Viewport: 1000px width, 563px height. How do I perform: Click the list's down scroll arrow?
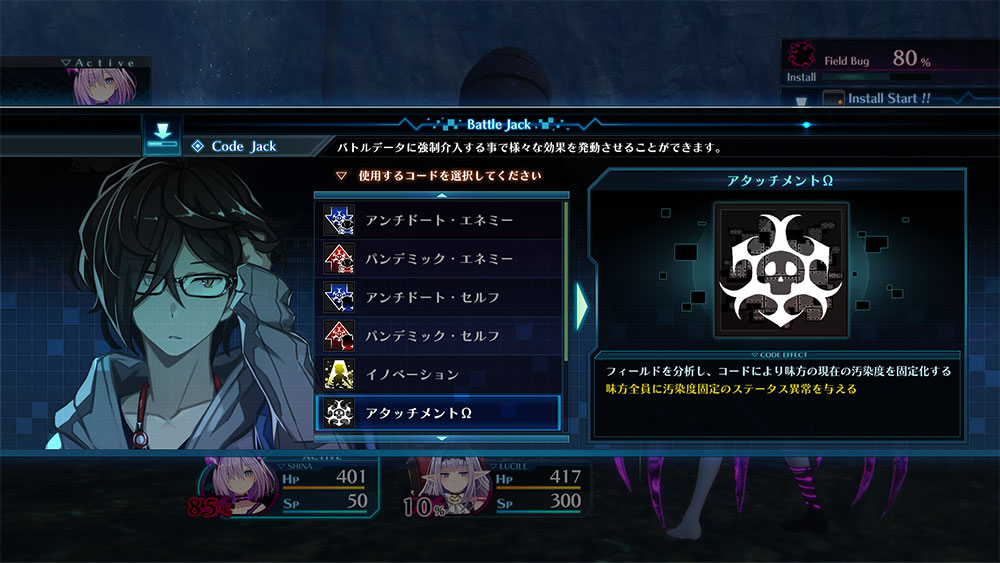pyautogui.click(x=442, y=438)
